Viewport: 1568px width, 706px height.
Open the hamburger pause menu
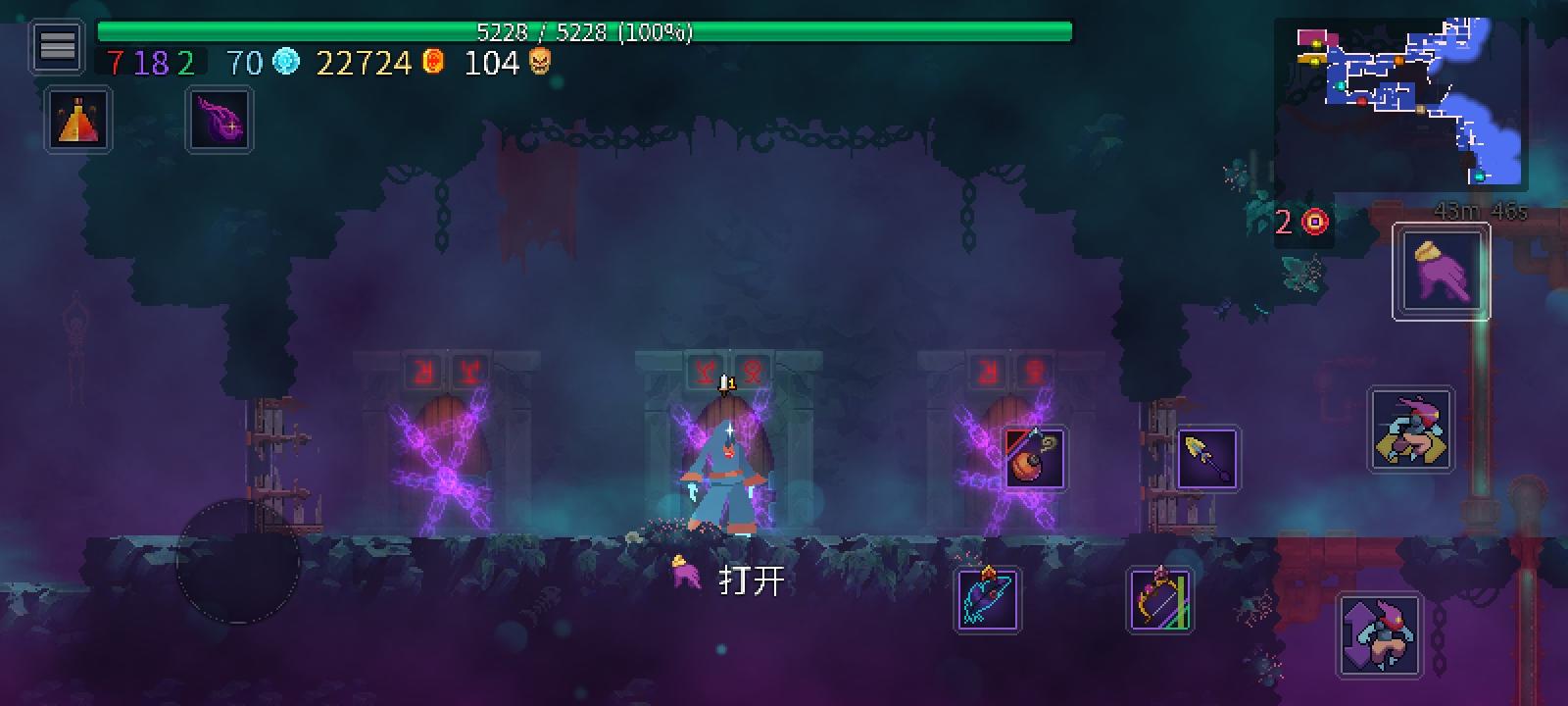coord(56,44)
